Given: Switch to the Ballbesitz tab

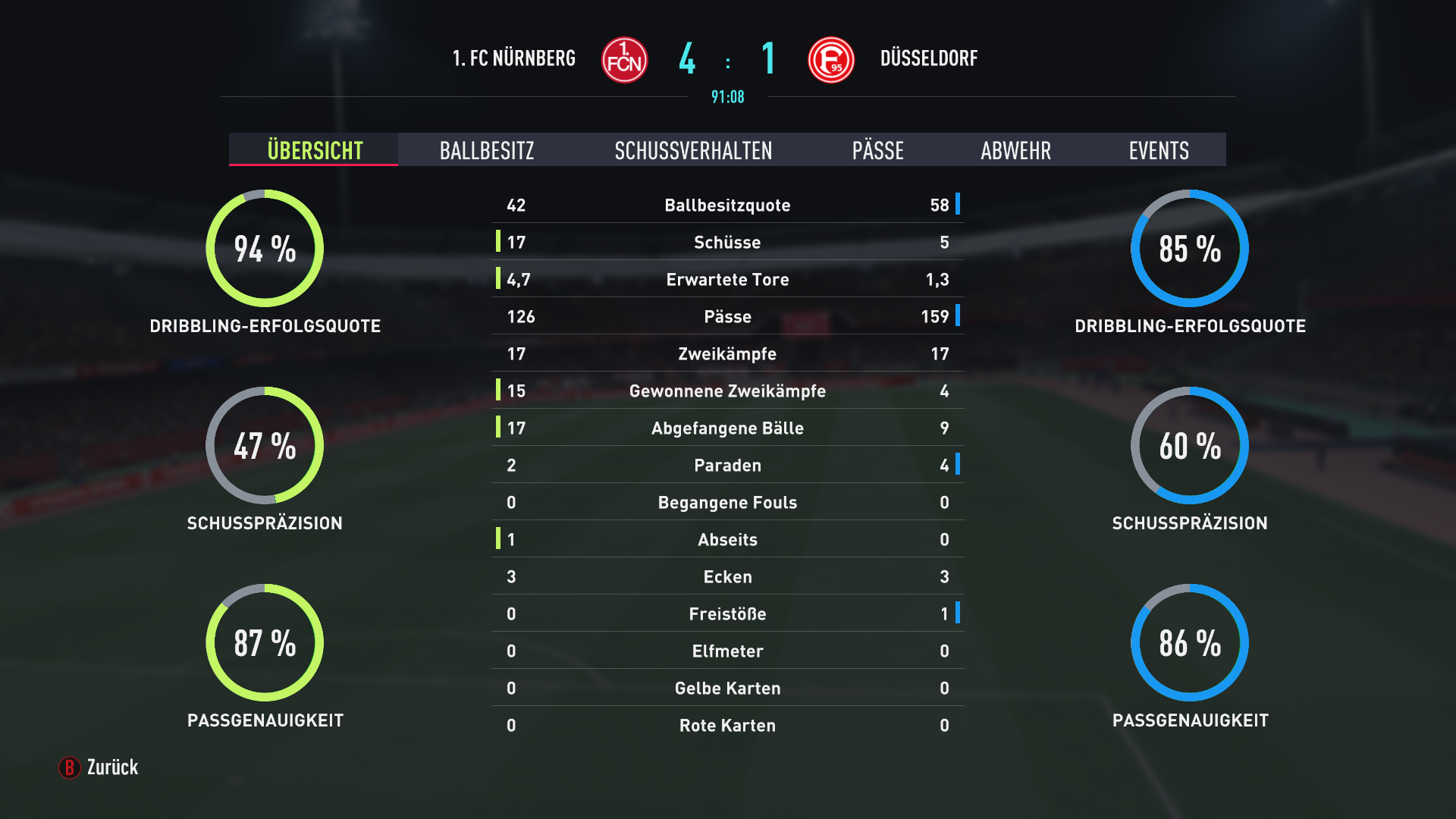Looking at the screenshot, I should tap(486, 150).
